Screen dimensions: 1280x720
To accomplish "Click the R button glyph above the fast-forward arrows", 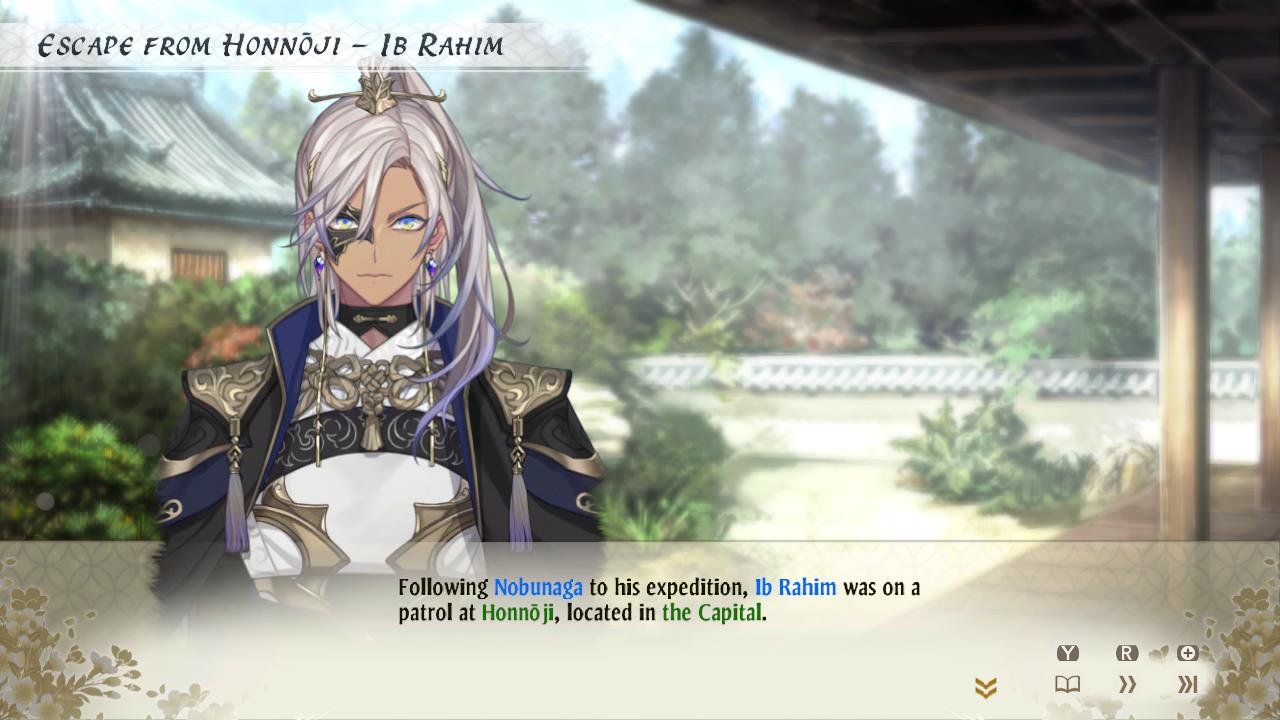I will tap(1127, 652).
